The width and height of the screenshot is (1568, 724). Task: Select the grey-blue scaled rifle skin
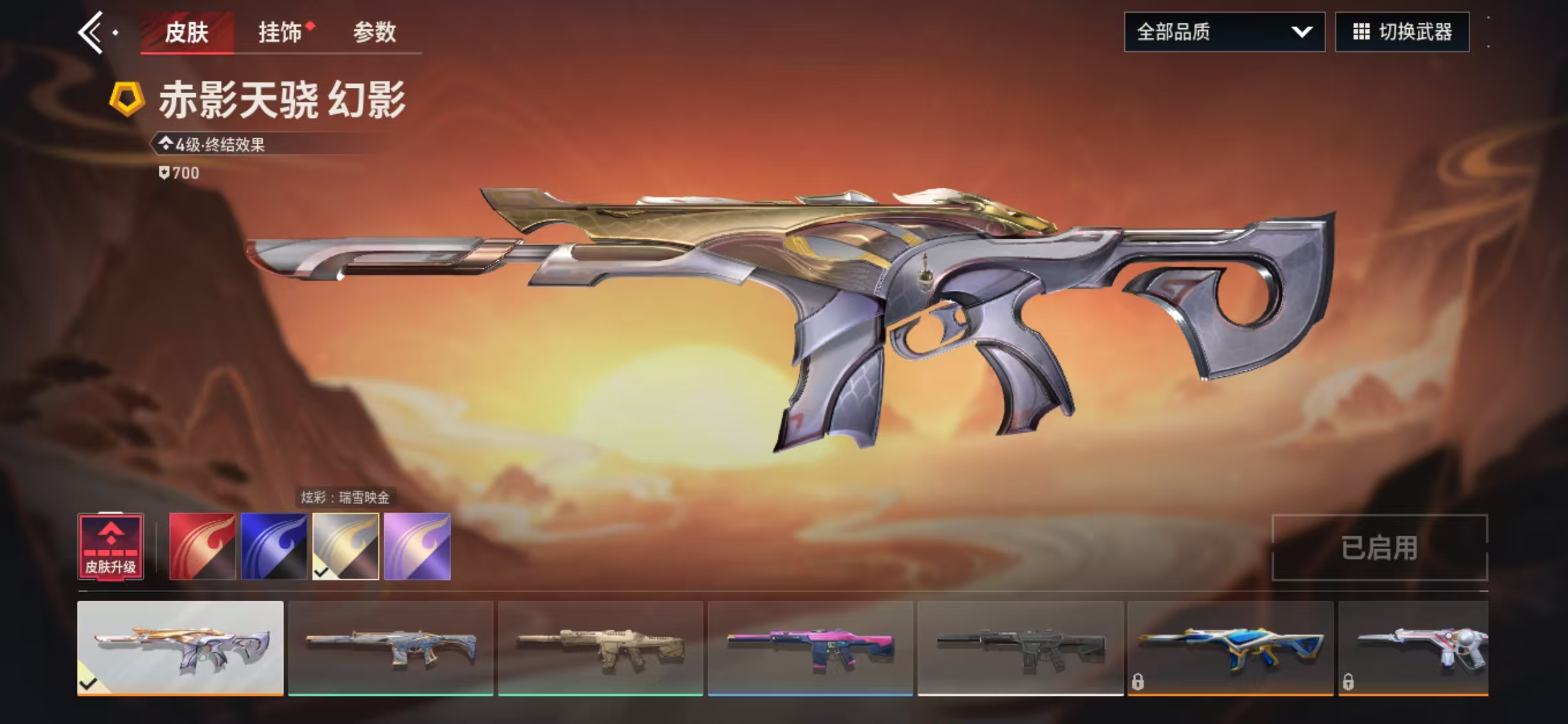(x=391, y=648)
